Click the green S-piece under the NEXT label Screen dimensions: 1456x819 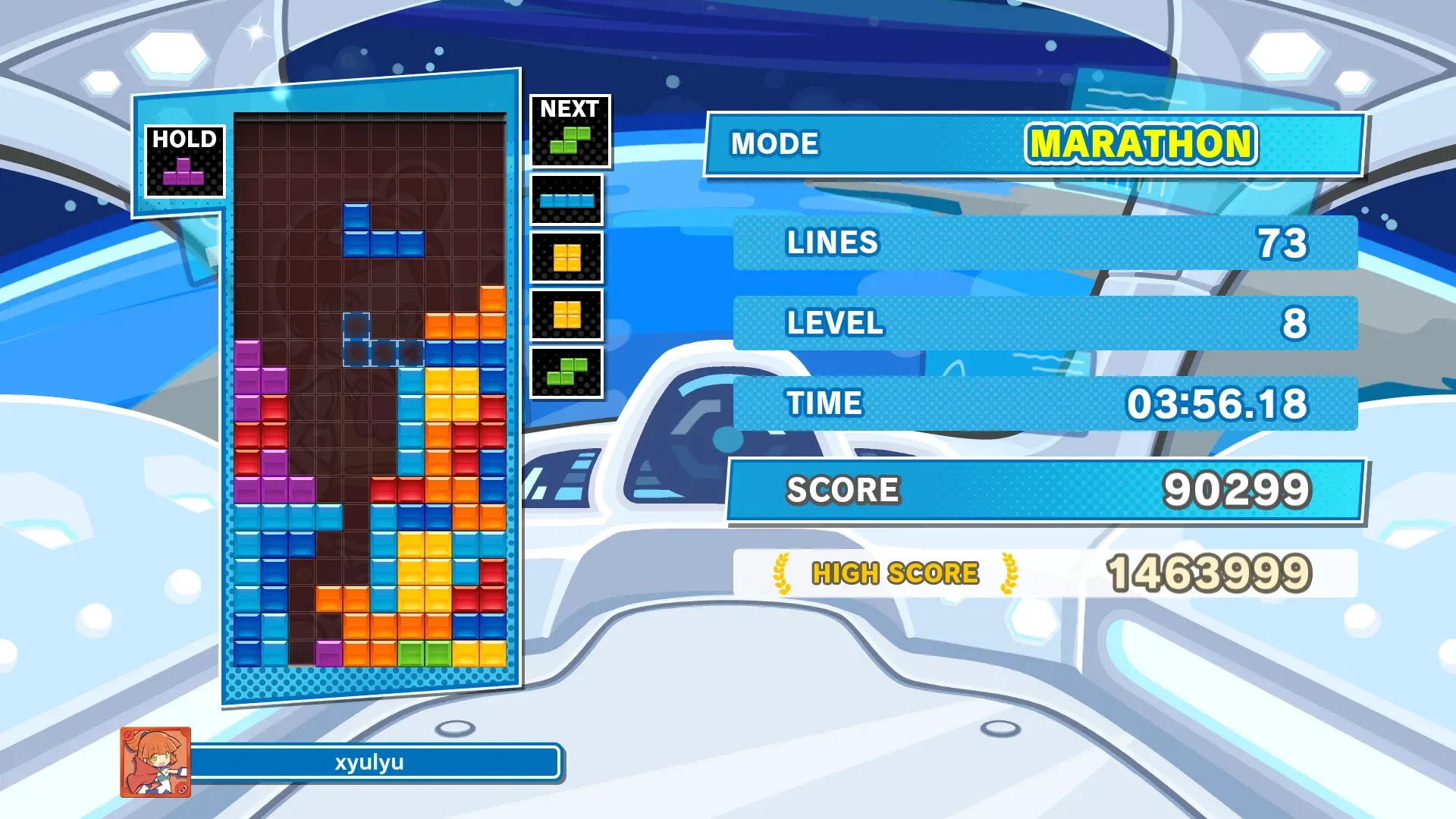click(x=570, y=140)
